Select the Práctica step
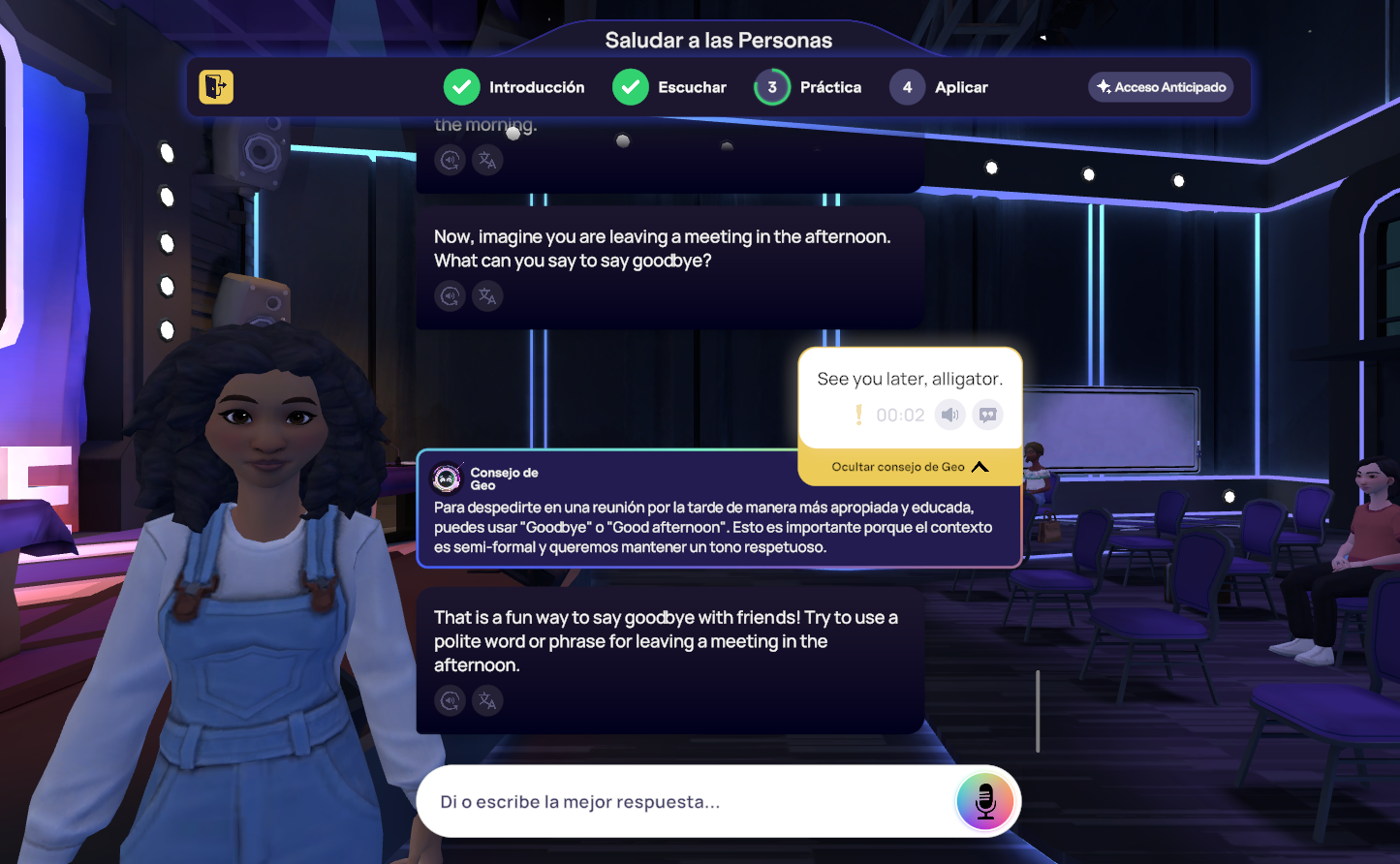This screenshot has height=864, width=1400. (808, 87)
